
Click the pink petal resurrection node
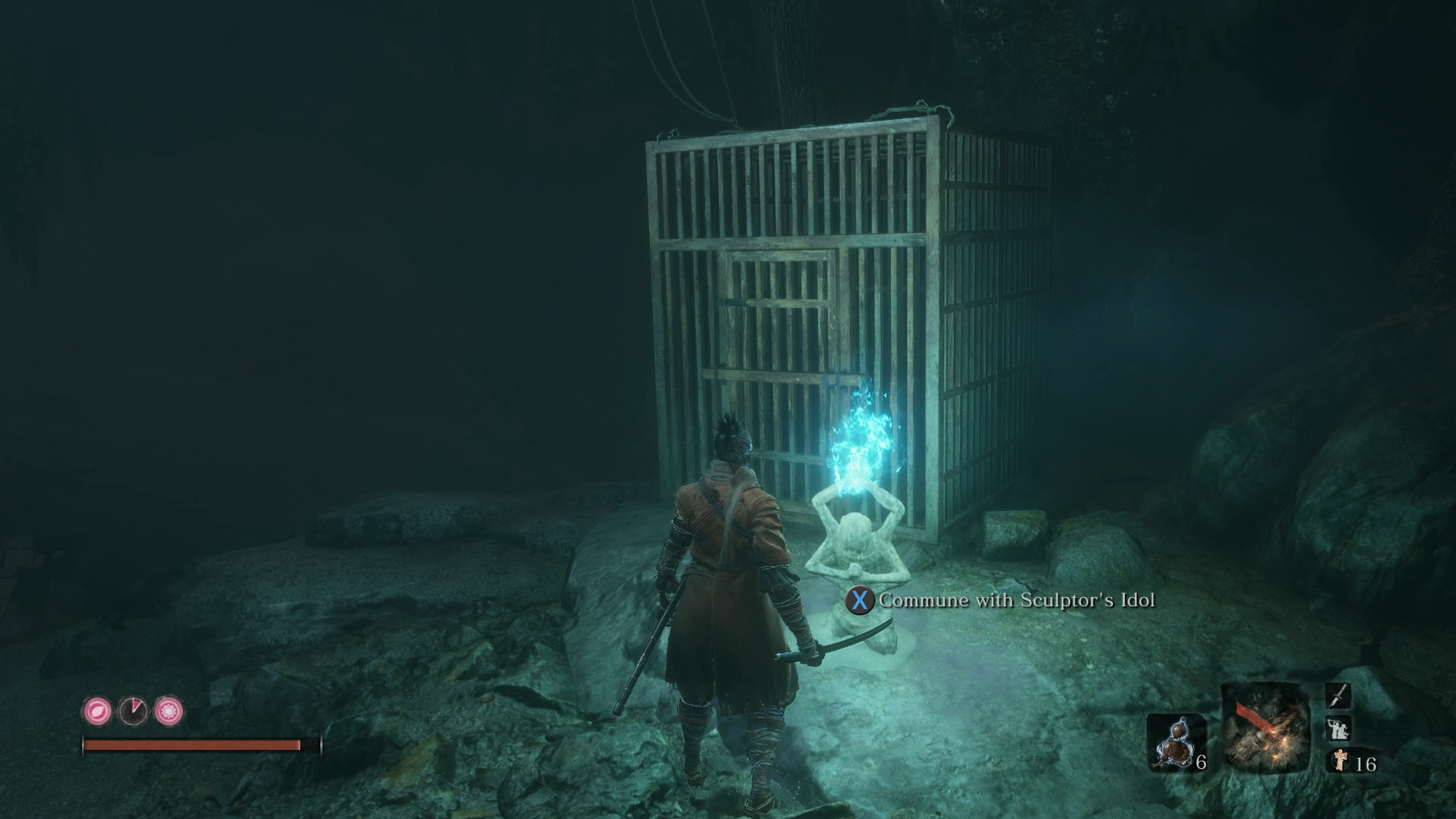(97, 711)
